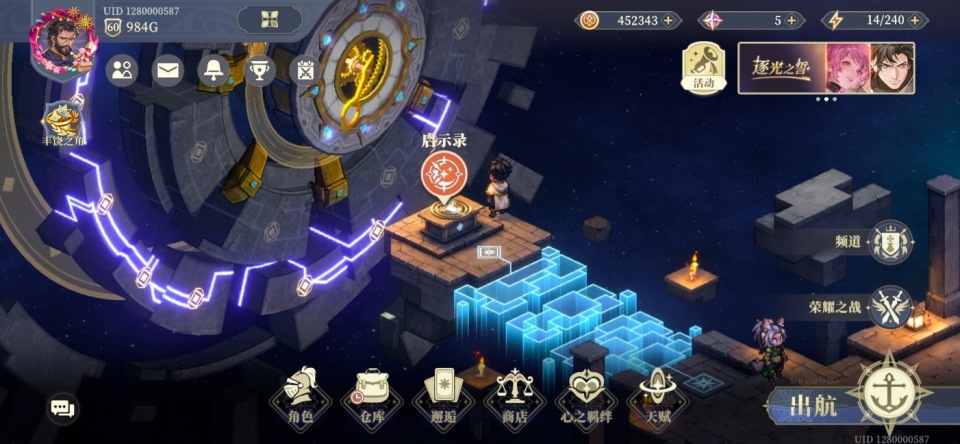
Task: Open the chat bubble icon
Action: click(63, 407)
